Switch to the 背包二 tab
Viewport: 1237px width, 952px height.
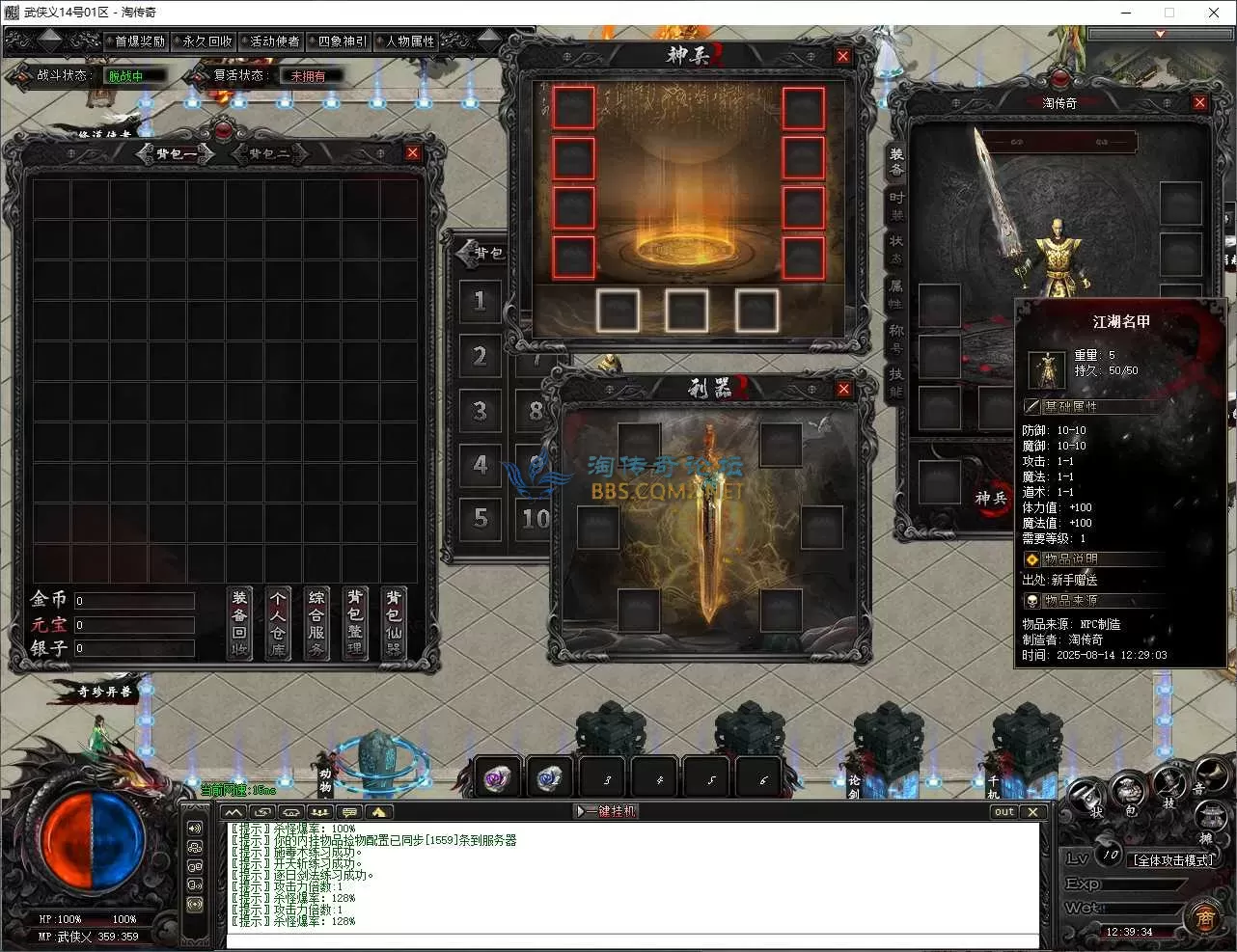tap(269, 153)
